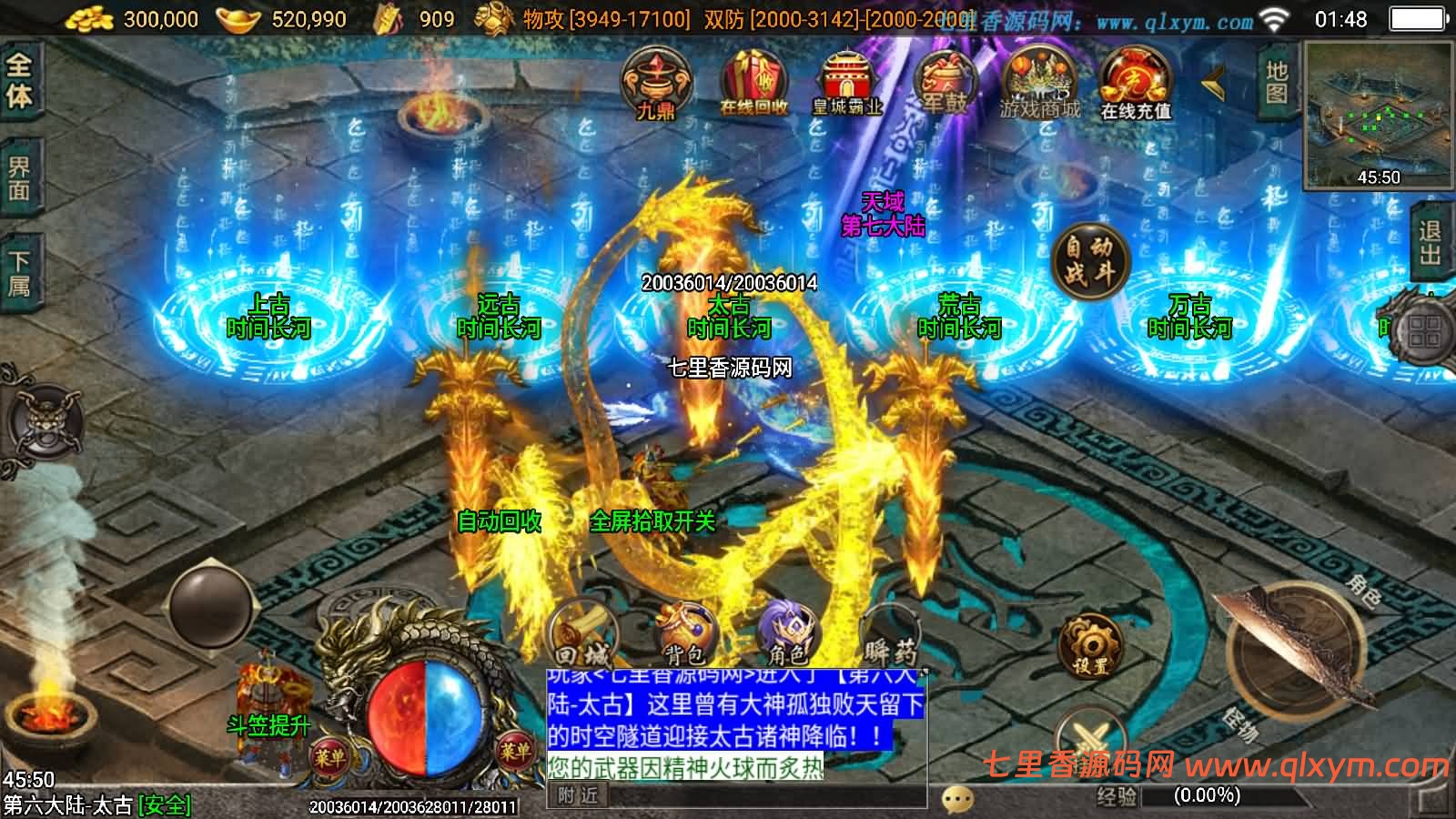This screenshot has height=819, width=1456.
Task: Open the 背包 backpack
Action: coord(684,634)
